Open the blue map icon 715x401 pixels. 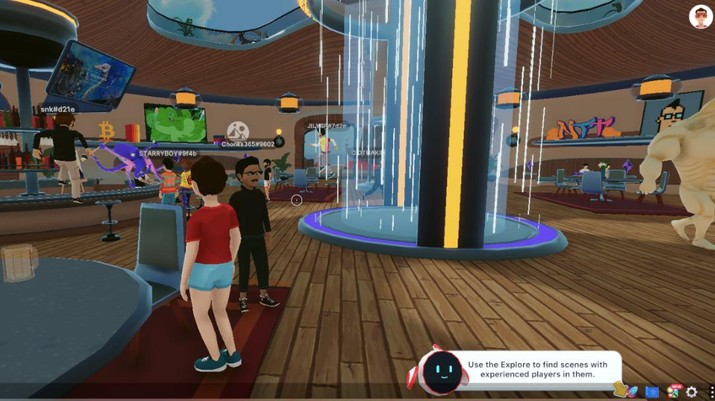653,391
